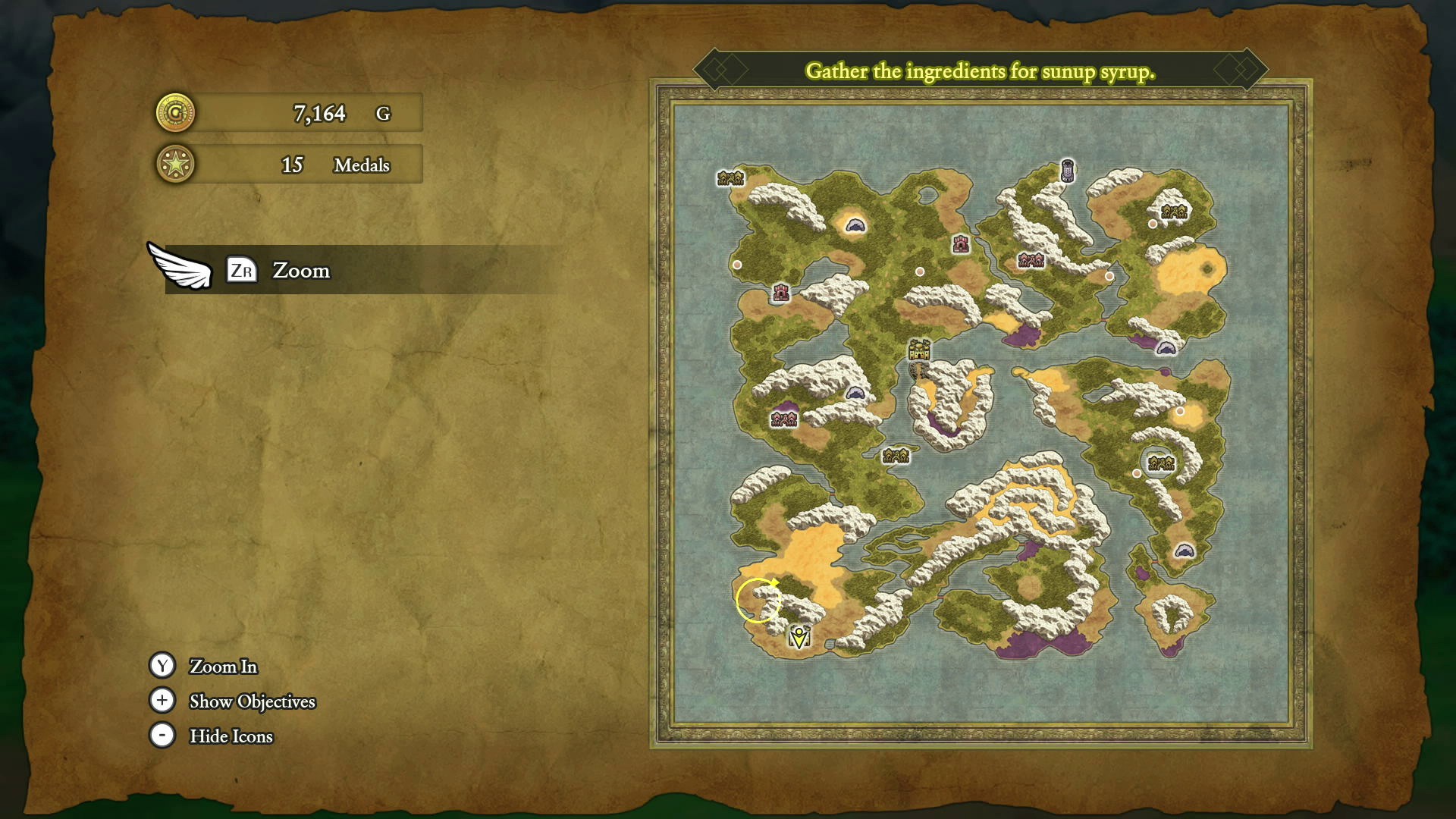
Task: Click the stone tower map marker
Action: tap(1067, 171)
